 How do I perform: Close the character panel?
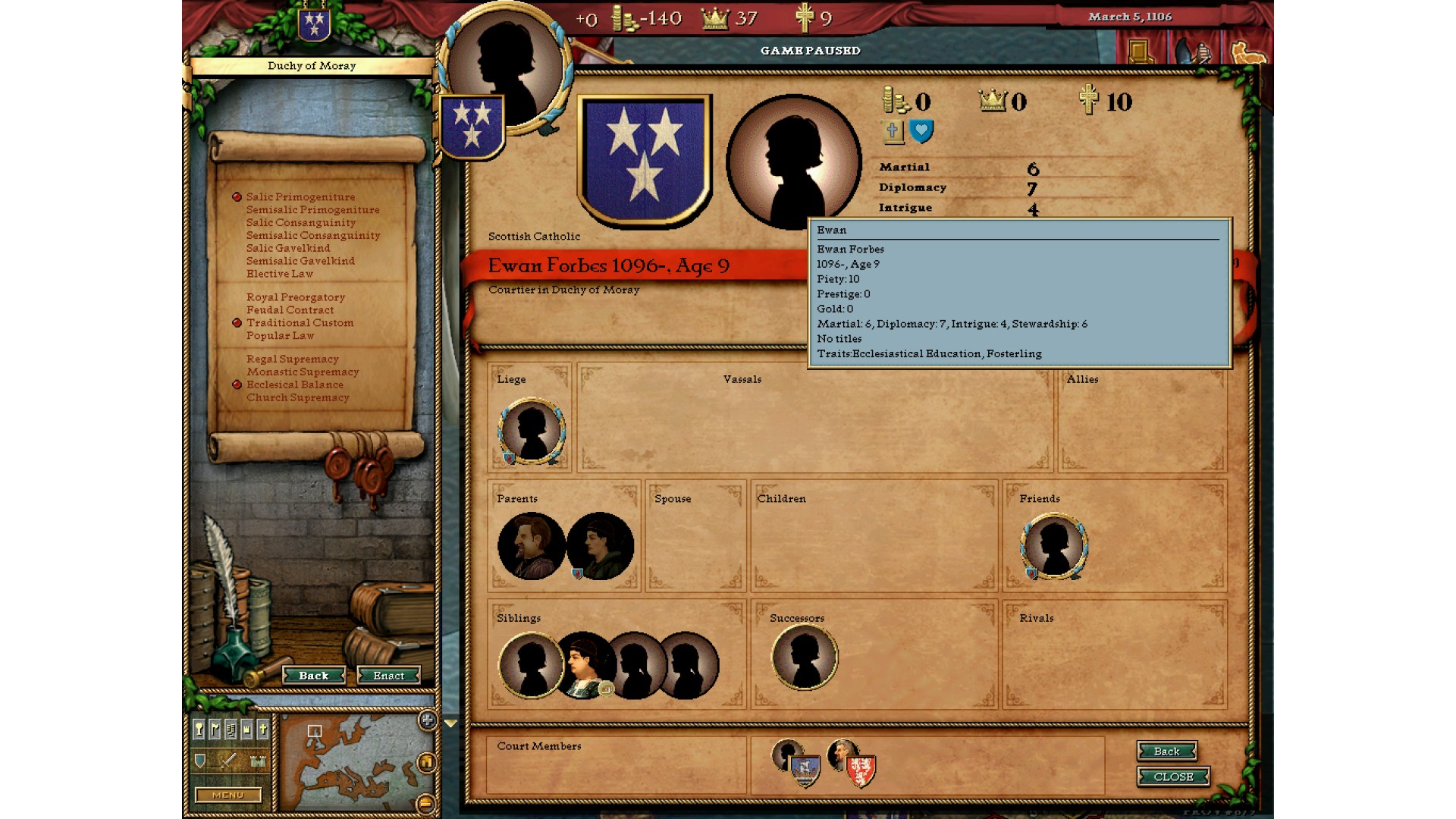point(1172,777)
